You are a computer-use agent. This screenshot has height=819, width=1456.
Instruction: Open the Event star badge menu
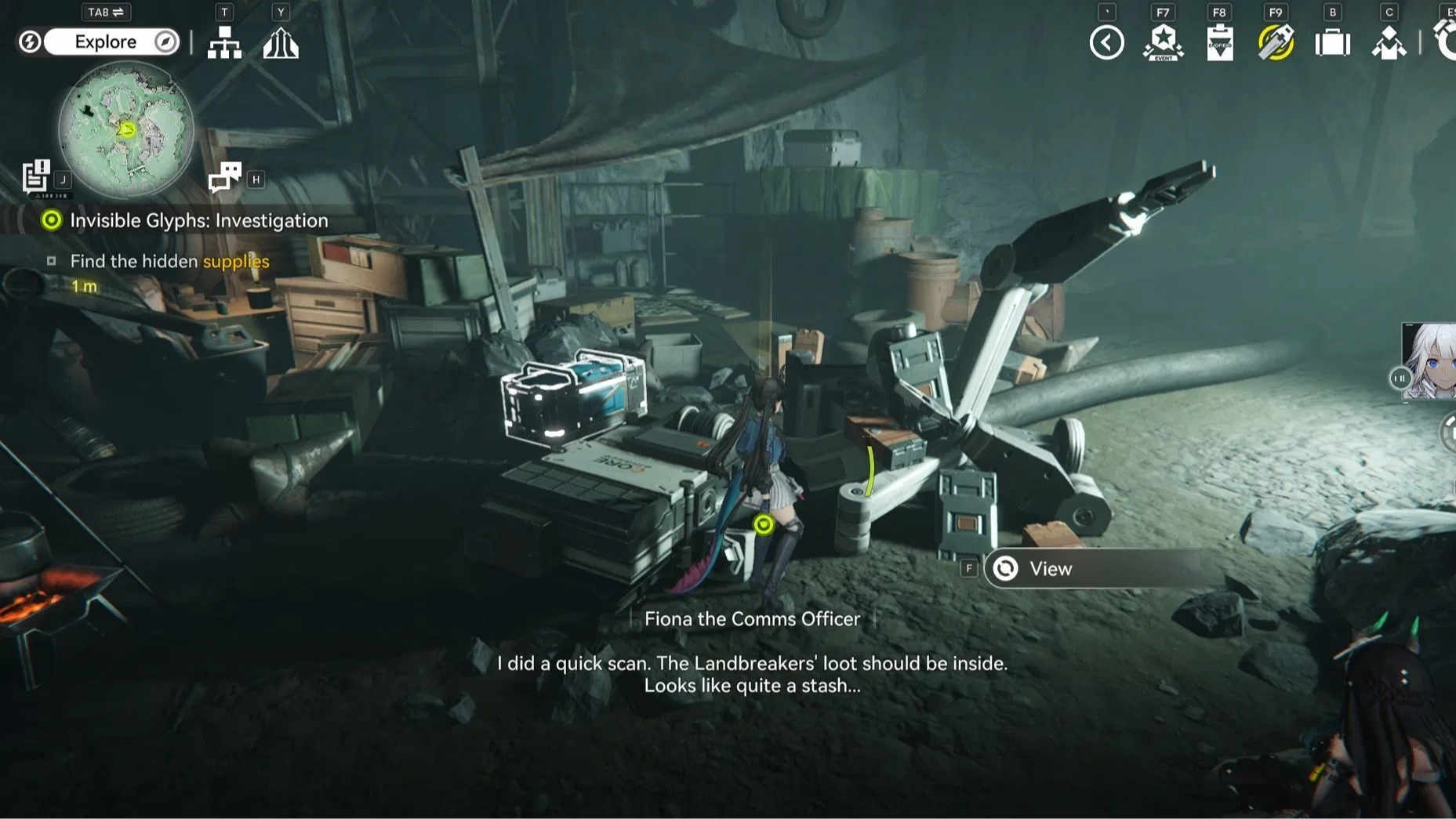coord(1163,43)
